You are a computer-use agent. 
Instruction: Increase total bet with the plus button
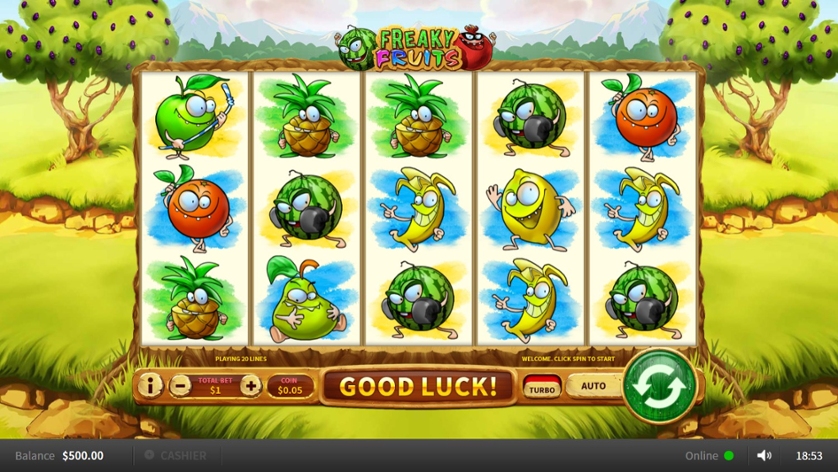[250, 385]
